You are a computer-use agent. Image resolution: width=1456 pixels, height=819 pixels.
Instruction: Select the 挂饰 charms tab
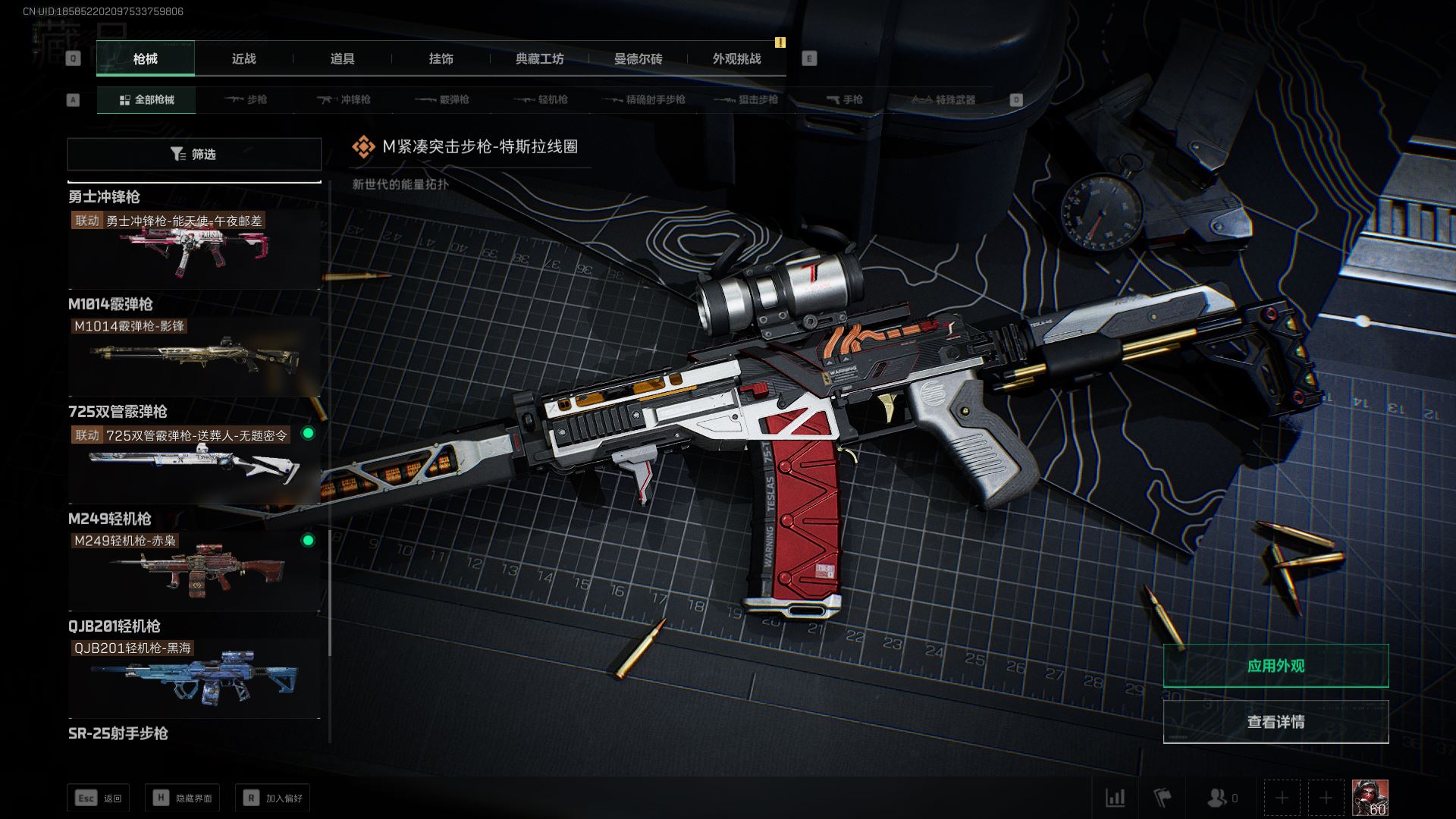(441, 59)
